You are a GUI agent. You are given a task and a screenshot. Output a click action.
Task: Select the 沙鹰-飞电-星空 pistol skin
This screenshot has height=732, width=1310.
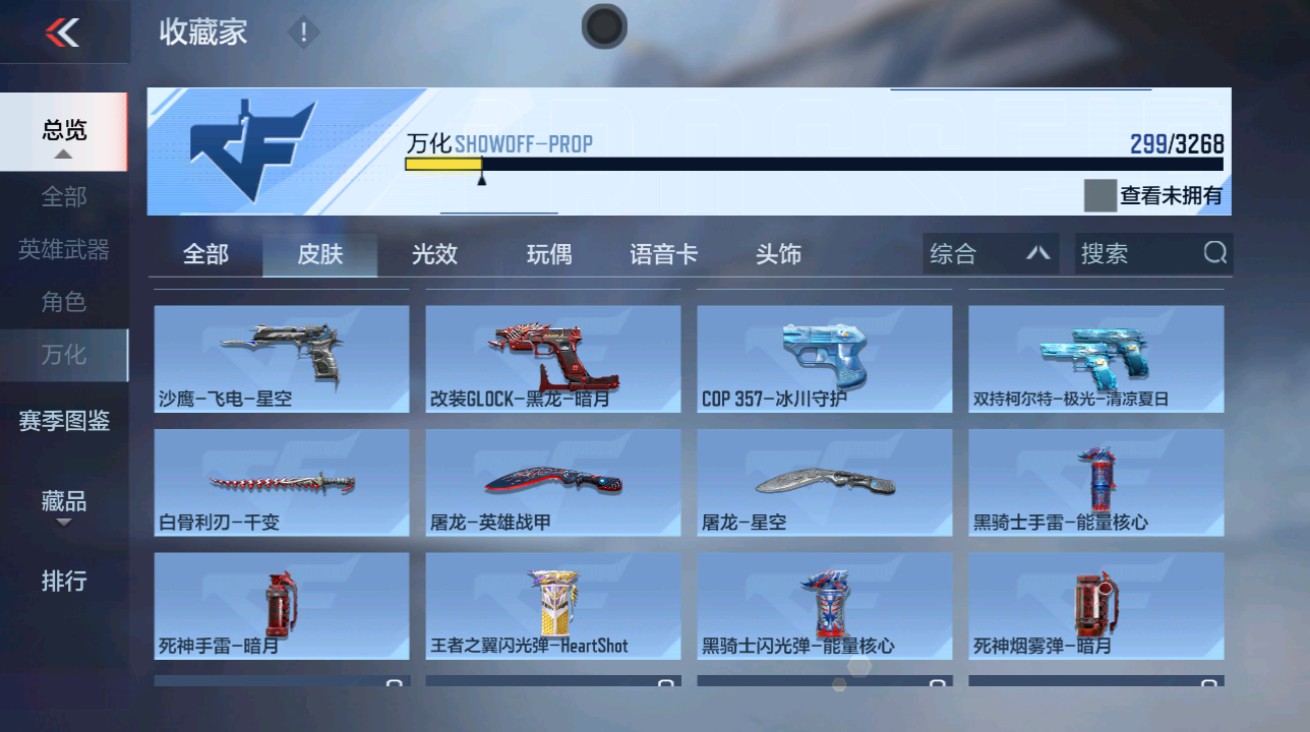280,360
